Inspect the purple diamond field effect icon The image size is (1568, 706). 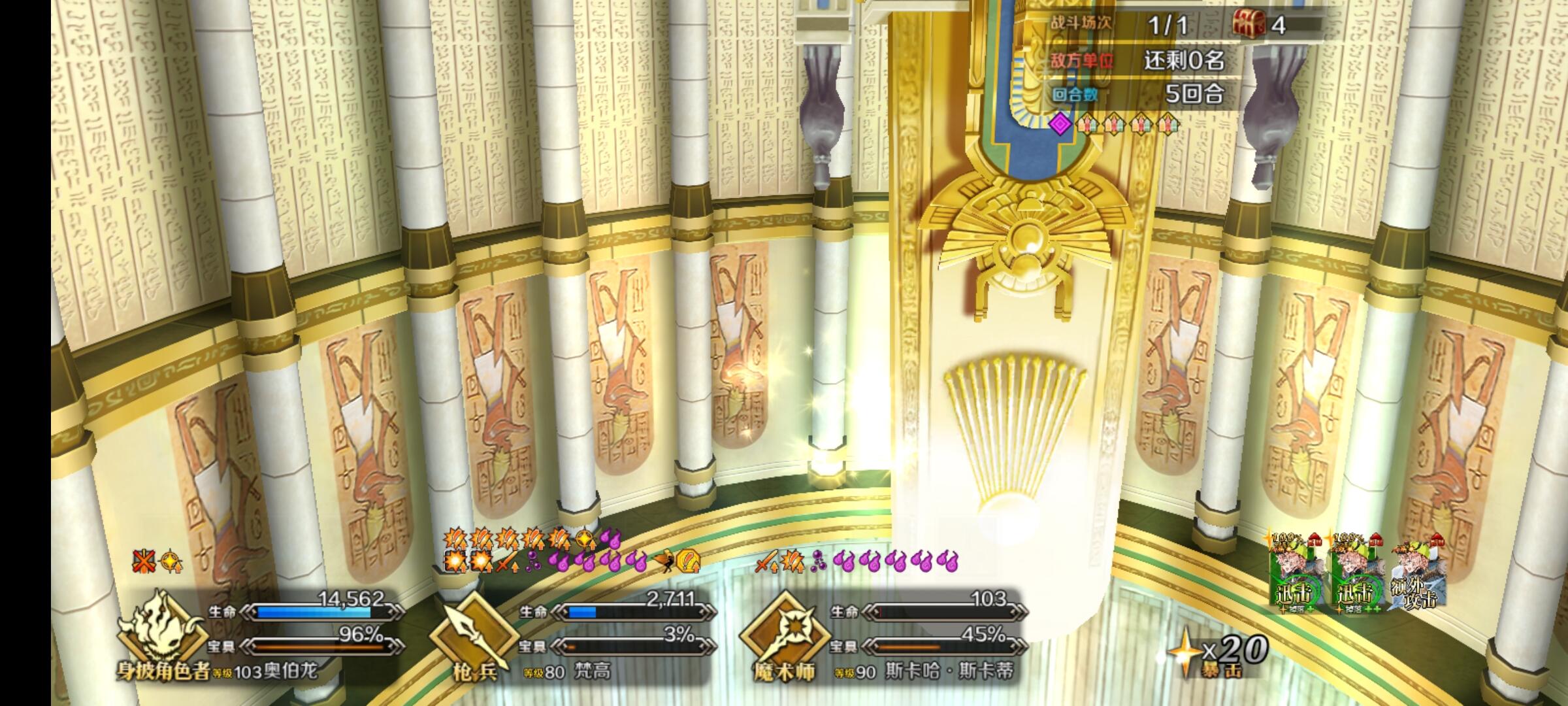(1060, 123)
